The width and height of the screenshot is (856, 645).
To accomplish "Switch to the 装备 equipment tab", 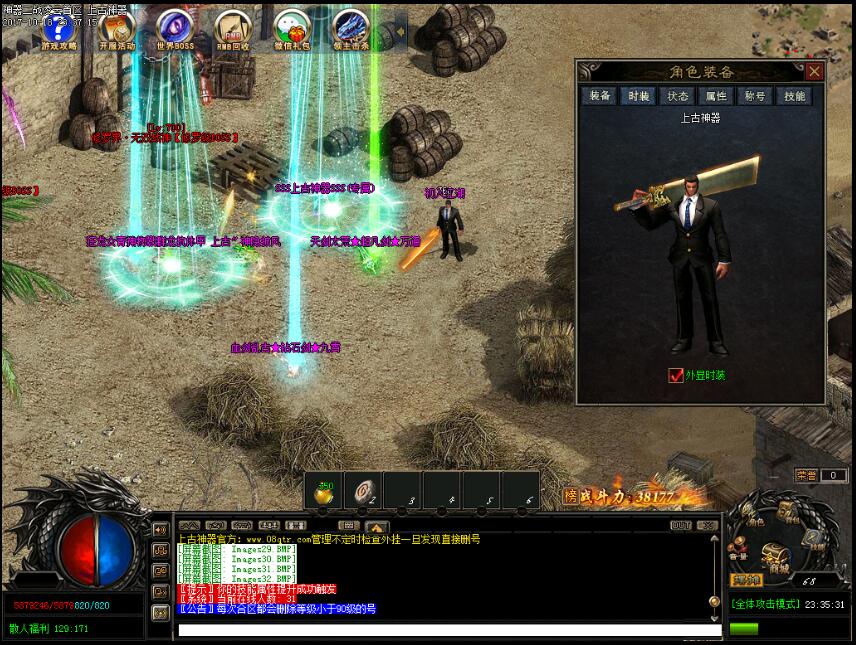I will (x=600, y=96).
